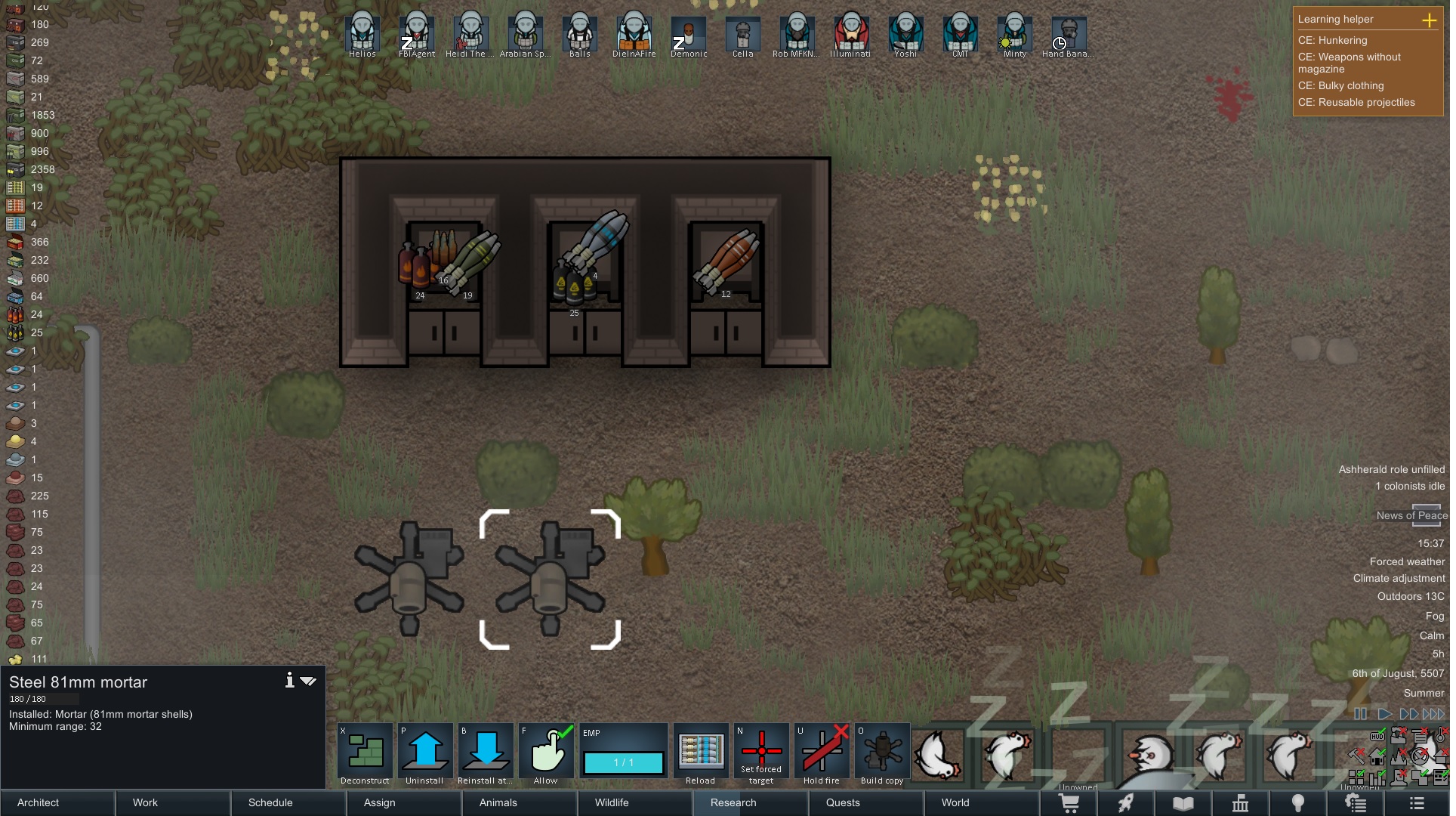
Task: Select the colonist Helios portrait
Action: 362,32
